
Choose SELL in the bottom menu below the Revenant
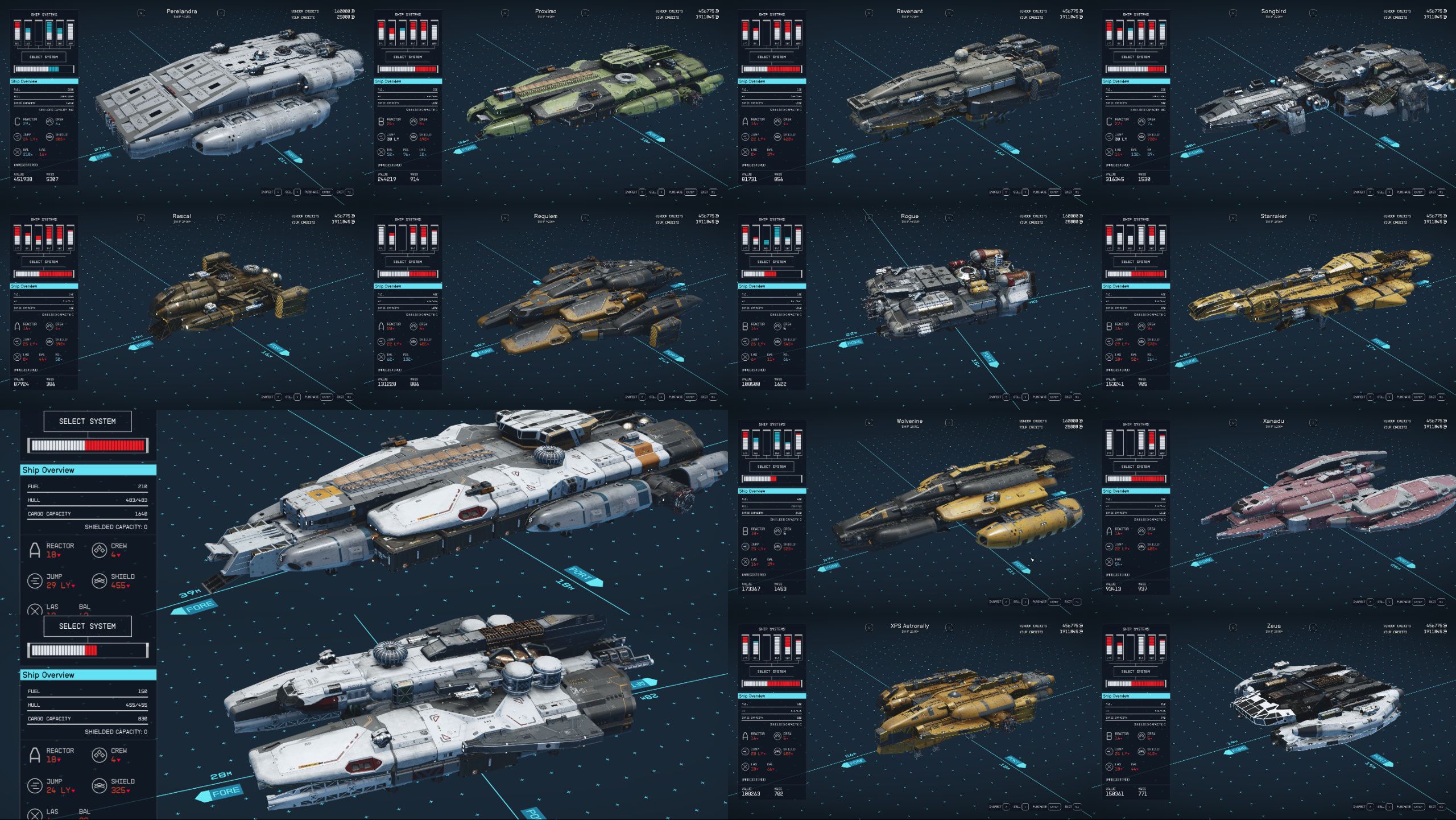pyautogui.click(x=1018, y=192)
